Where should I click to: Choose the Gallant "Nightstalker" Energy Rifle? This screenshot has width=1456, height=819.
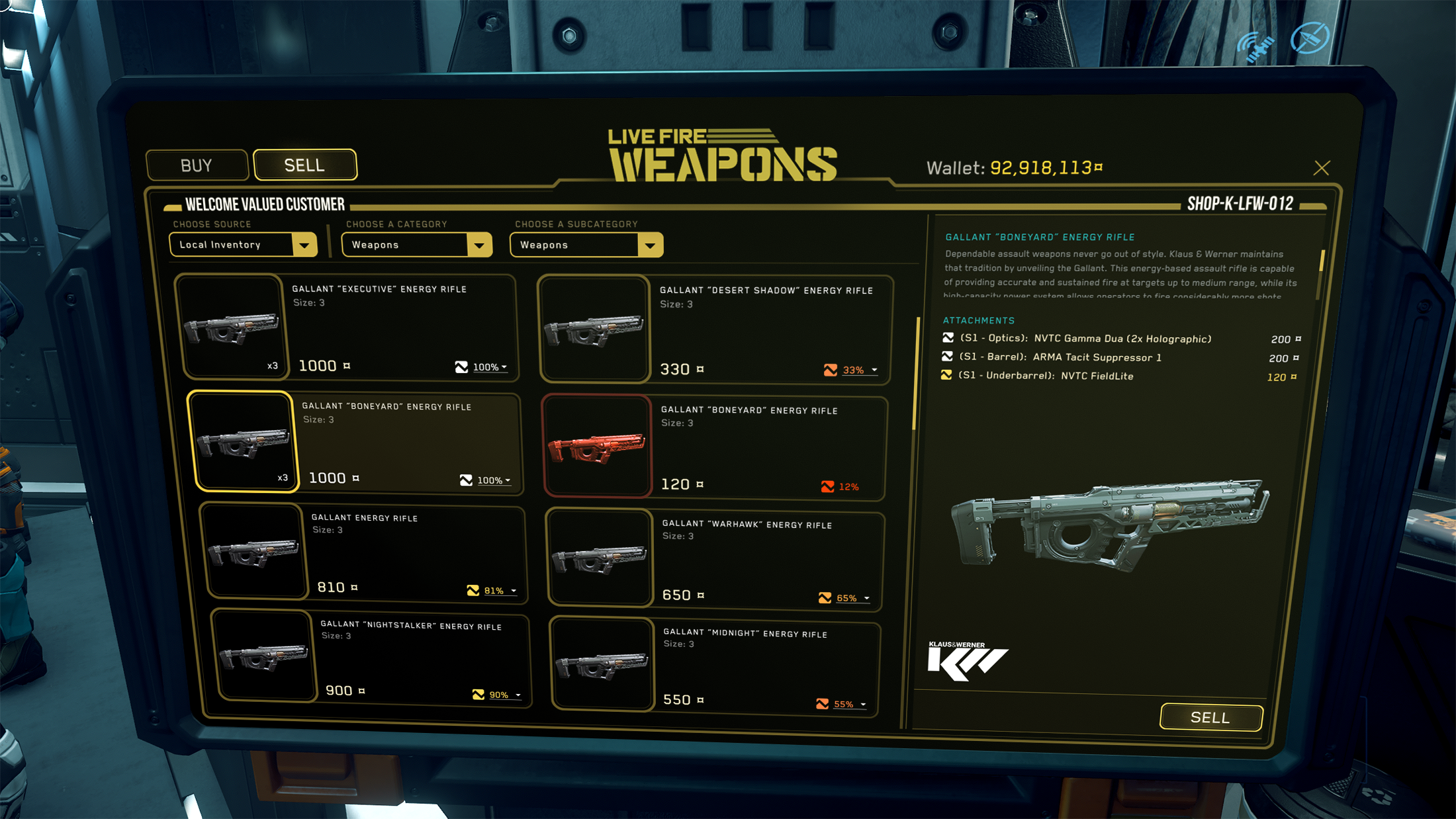[371, 657]
